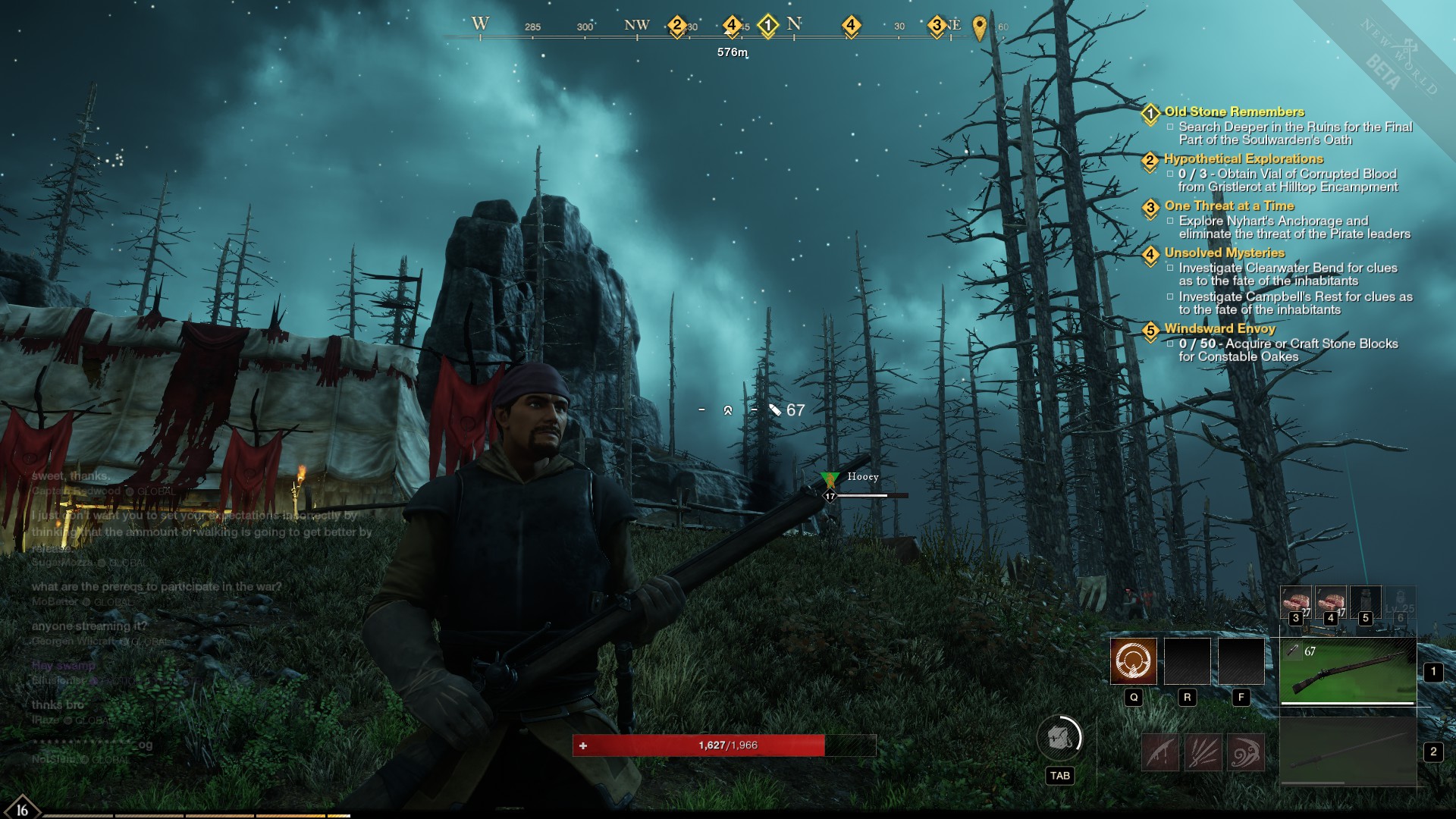Equip the musket weapon slot
The image size is (1456, 819).
pyautogui.click(x=1348, y=670)
